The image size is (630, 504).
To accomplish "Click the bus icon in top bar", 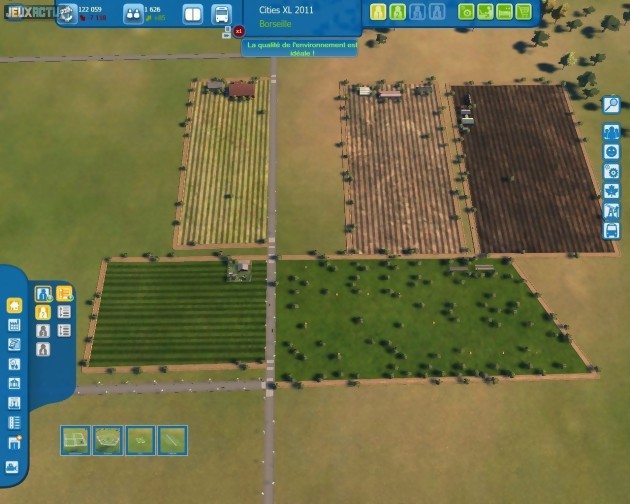I will point(221,14).
